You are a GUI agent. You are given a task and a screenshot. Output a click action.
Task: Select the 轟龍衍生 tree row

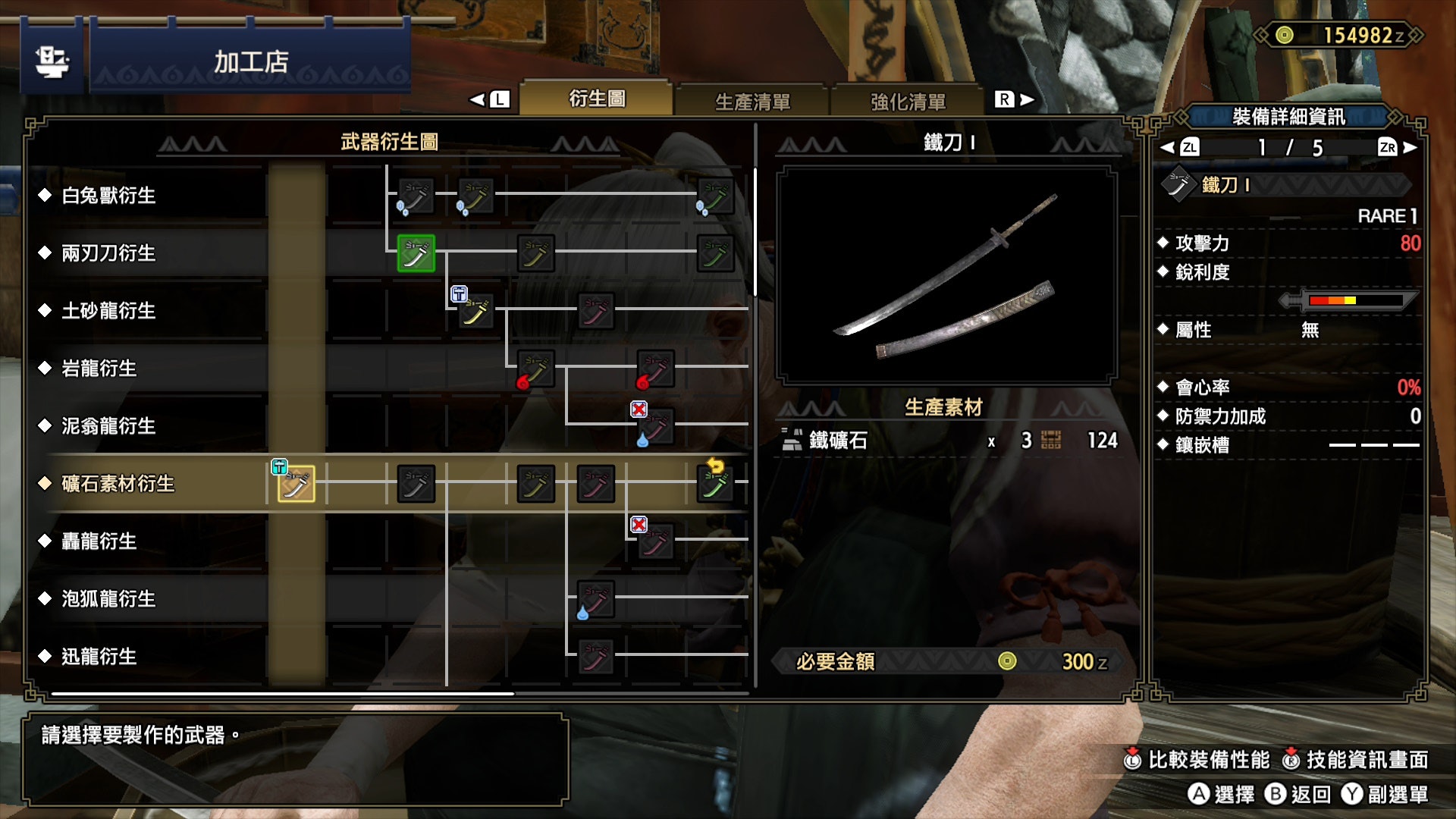99,541
